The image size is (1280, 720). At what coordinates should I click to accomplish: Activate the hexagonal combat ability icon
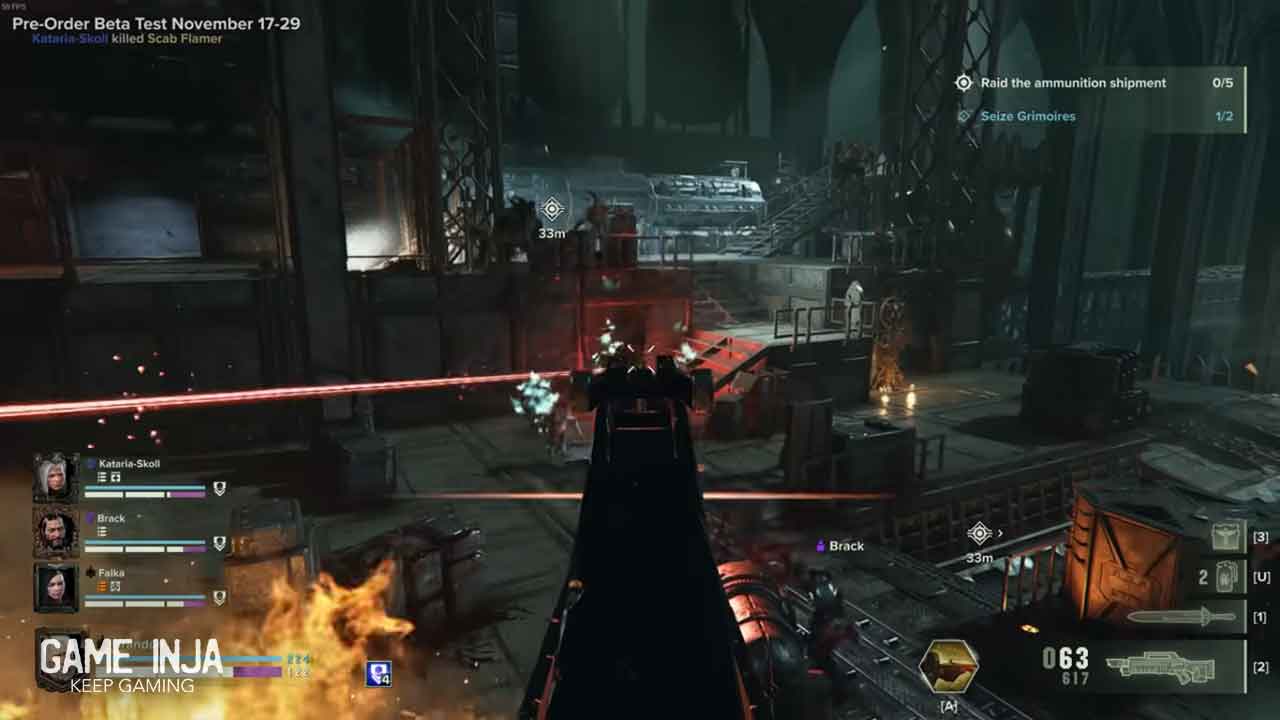click(948, 667)
